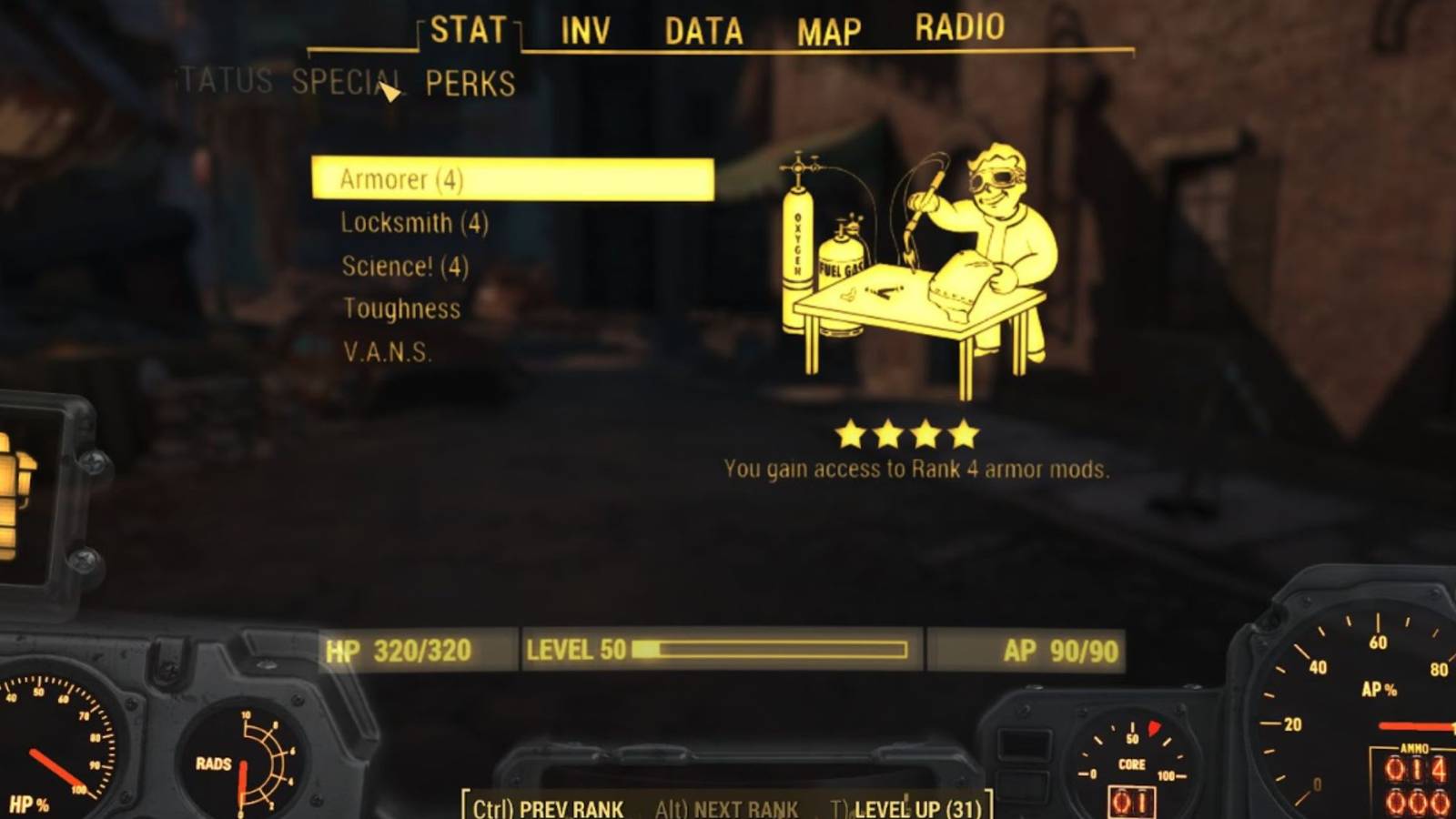The image size is (1456, 819).
Task: Select the Locksmith (4) perk entry
Action: (414, 223)
